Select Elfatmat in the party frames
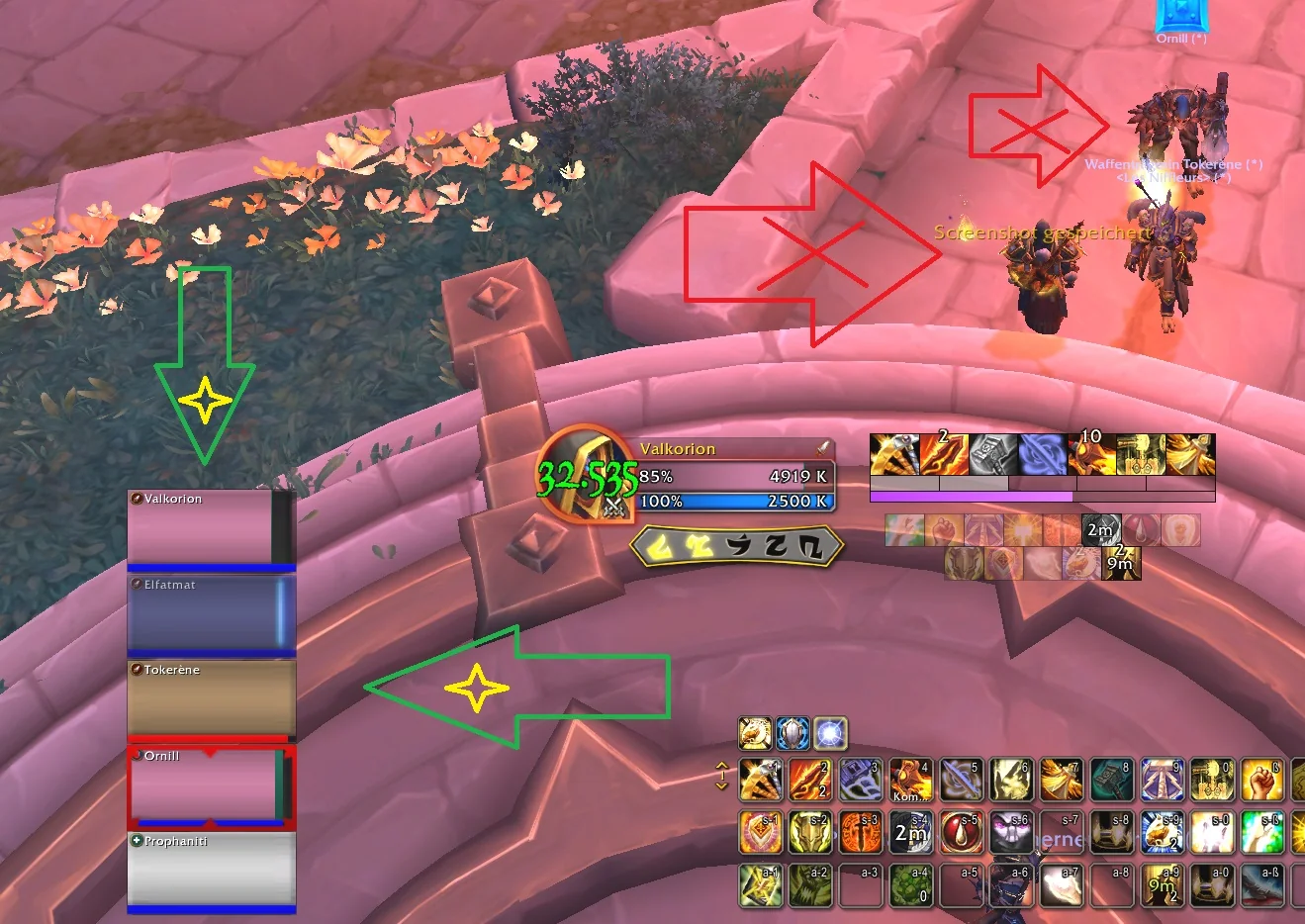1305x924 pixels. pos(211,613)
